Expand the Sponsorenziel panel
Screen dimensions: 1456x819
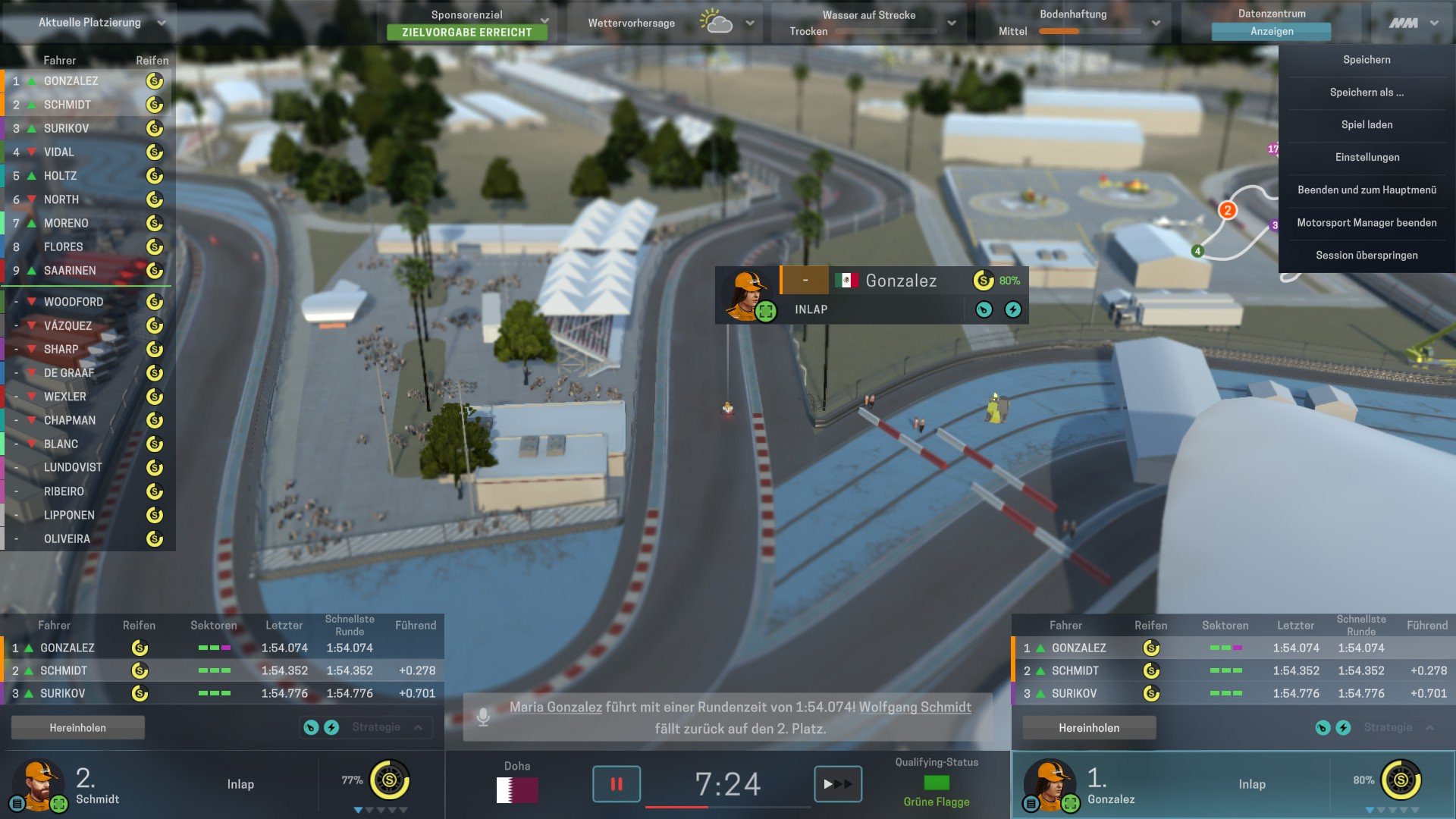pos(544,20)
